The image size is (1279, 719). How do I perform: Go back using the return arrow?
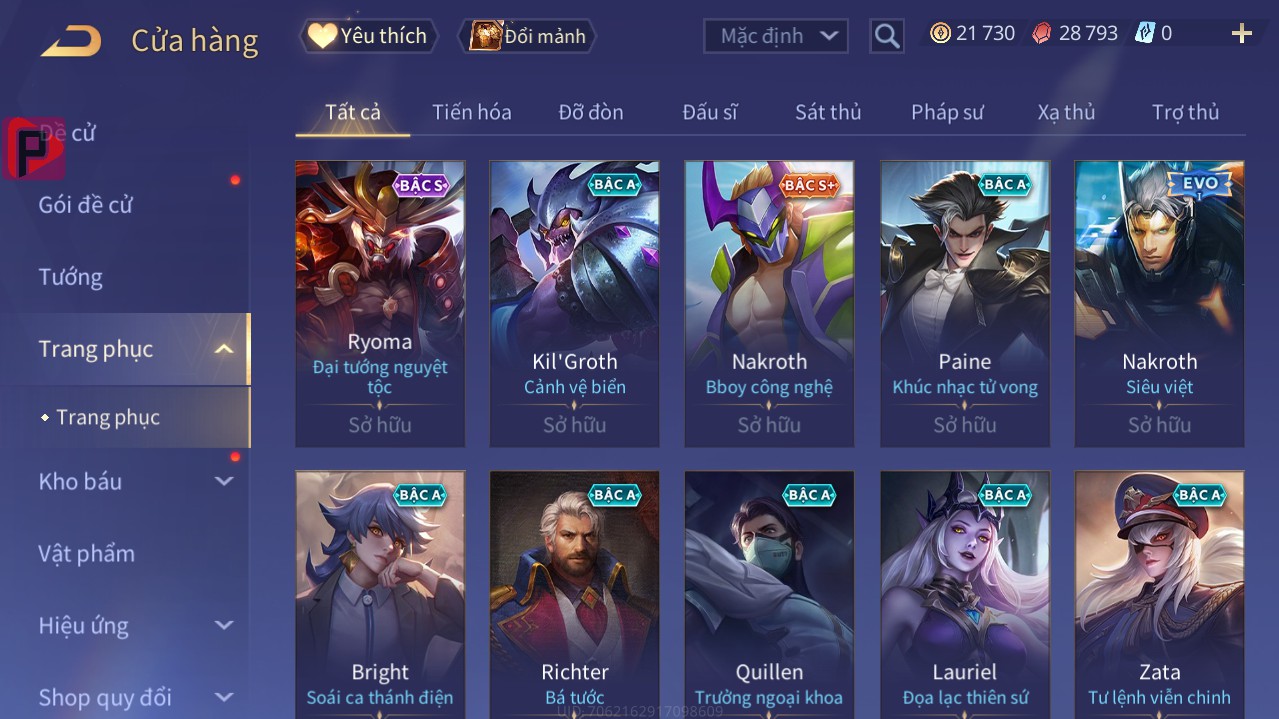pyautogui.click(x=71, y=41)
